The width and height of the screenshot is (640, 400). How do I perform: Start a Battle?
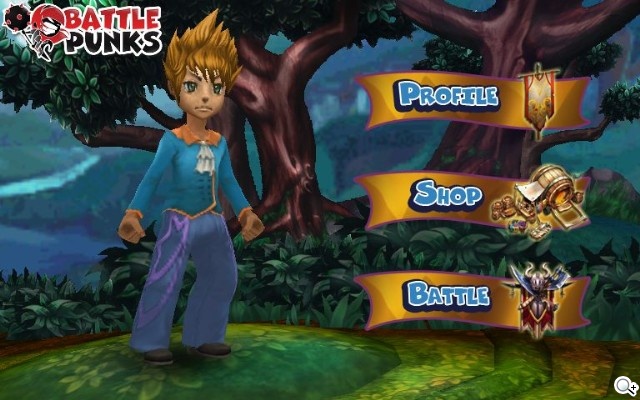tap(448, 295)
